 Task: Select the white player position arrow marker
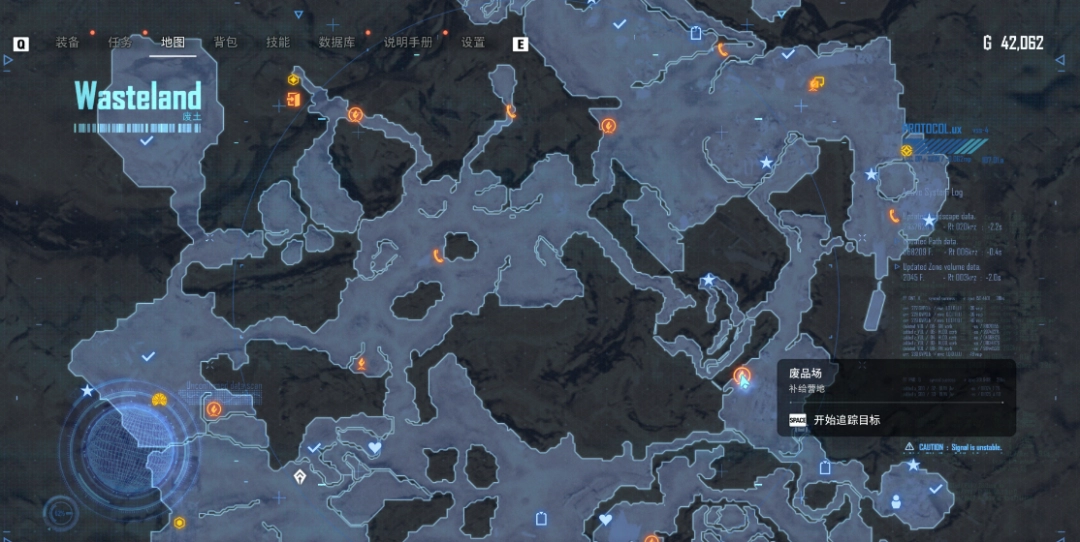300,477
